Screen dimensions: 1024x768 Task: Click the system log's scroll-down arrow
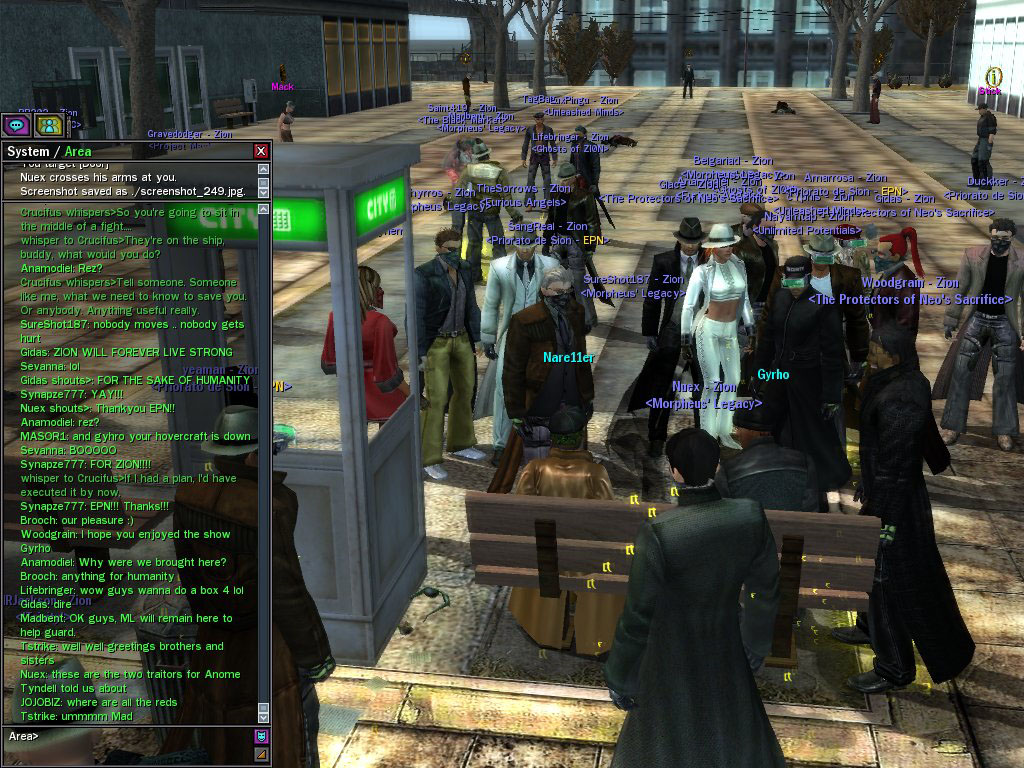point(264,191)
